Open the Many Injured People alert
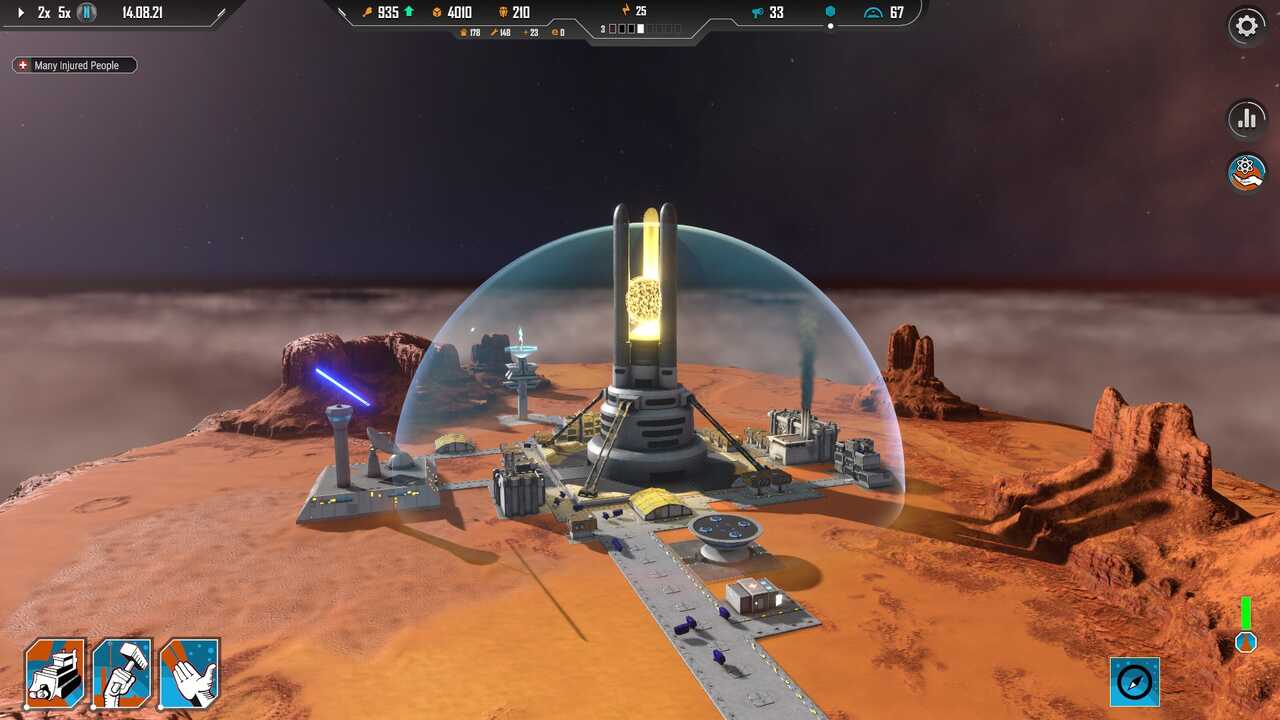This screenshot has height=720, width=1280. click(x=74, y=65)
